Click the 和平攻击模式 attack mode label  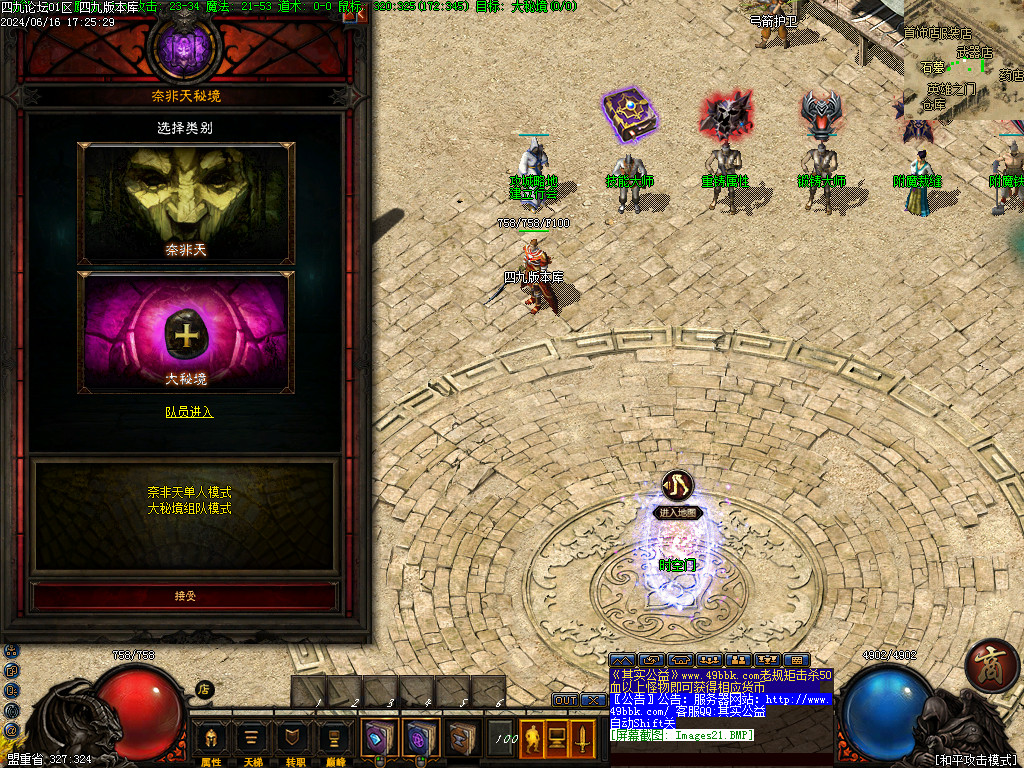pyautogui.click(x=974, y=759)
